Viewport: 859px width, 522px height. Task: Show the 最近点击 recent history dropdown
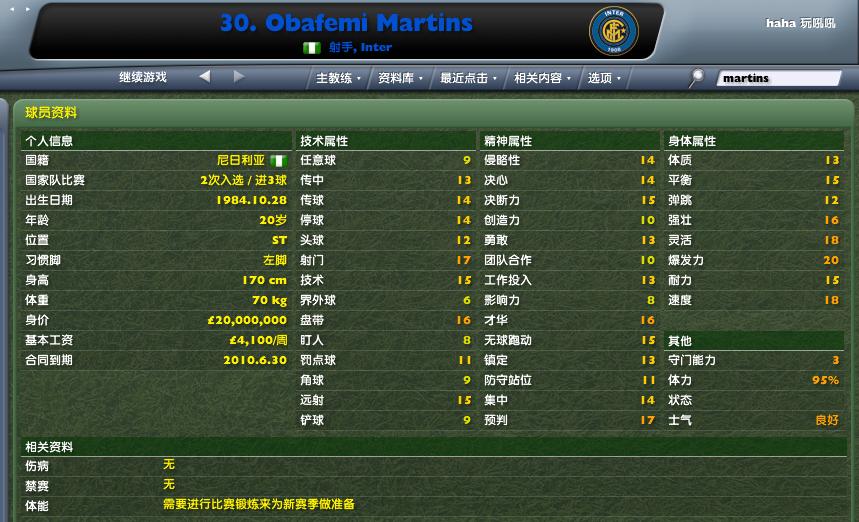[x=467, y=78]
